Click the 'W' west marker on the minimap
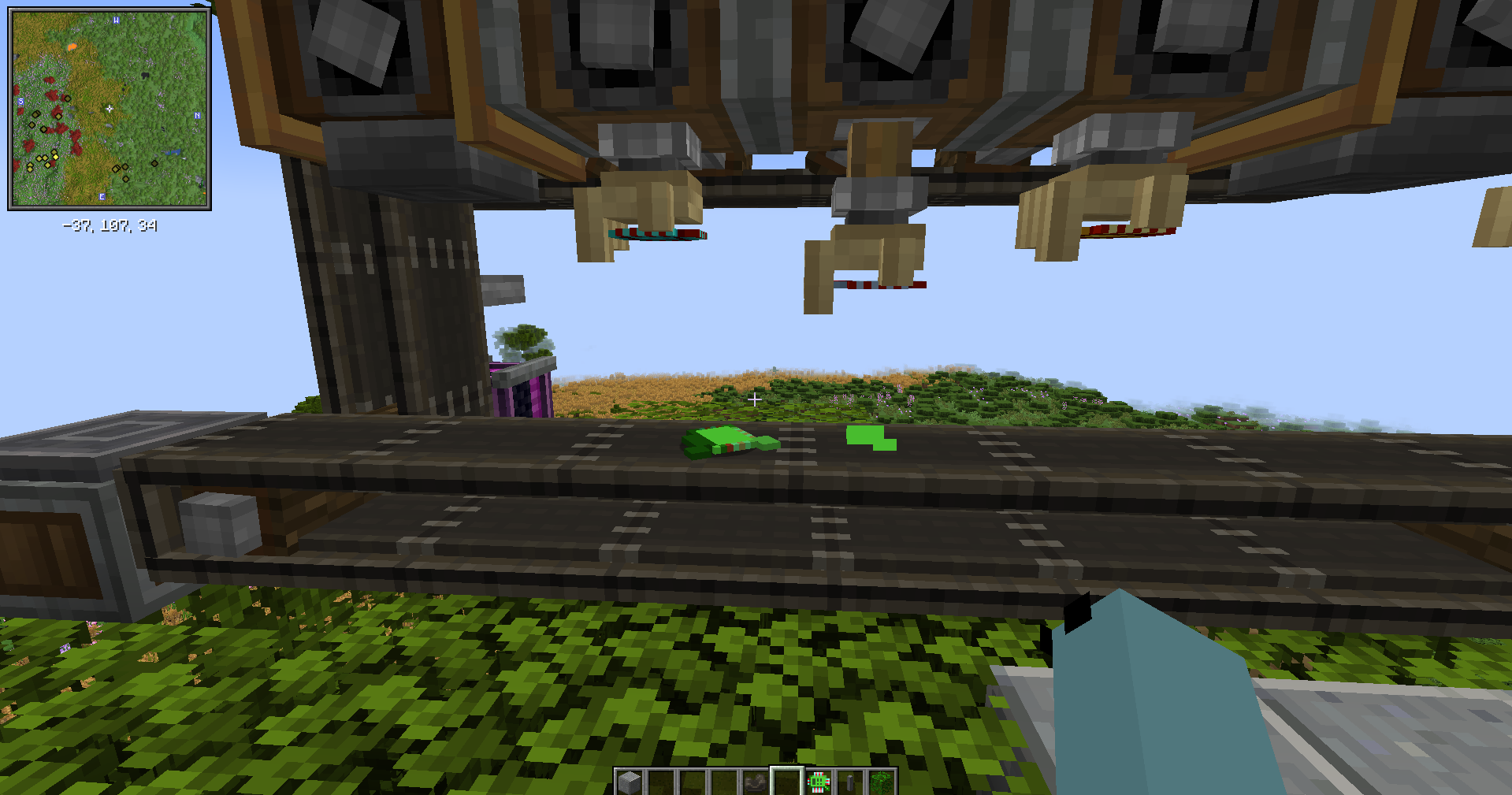Screen dimensions: 1512x795 (x=116, y=20)
